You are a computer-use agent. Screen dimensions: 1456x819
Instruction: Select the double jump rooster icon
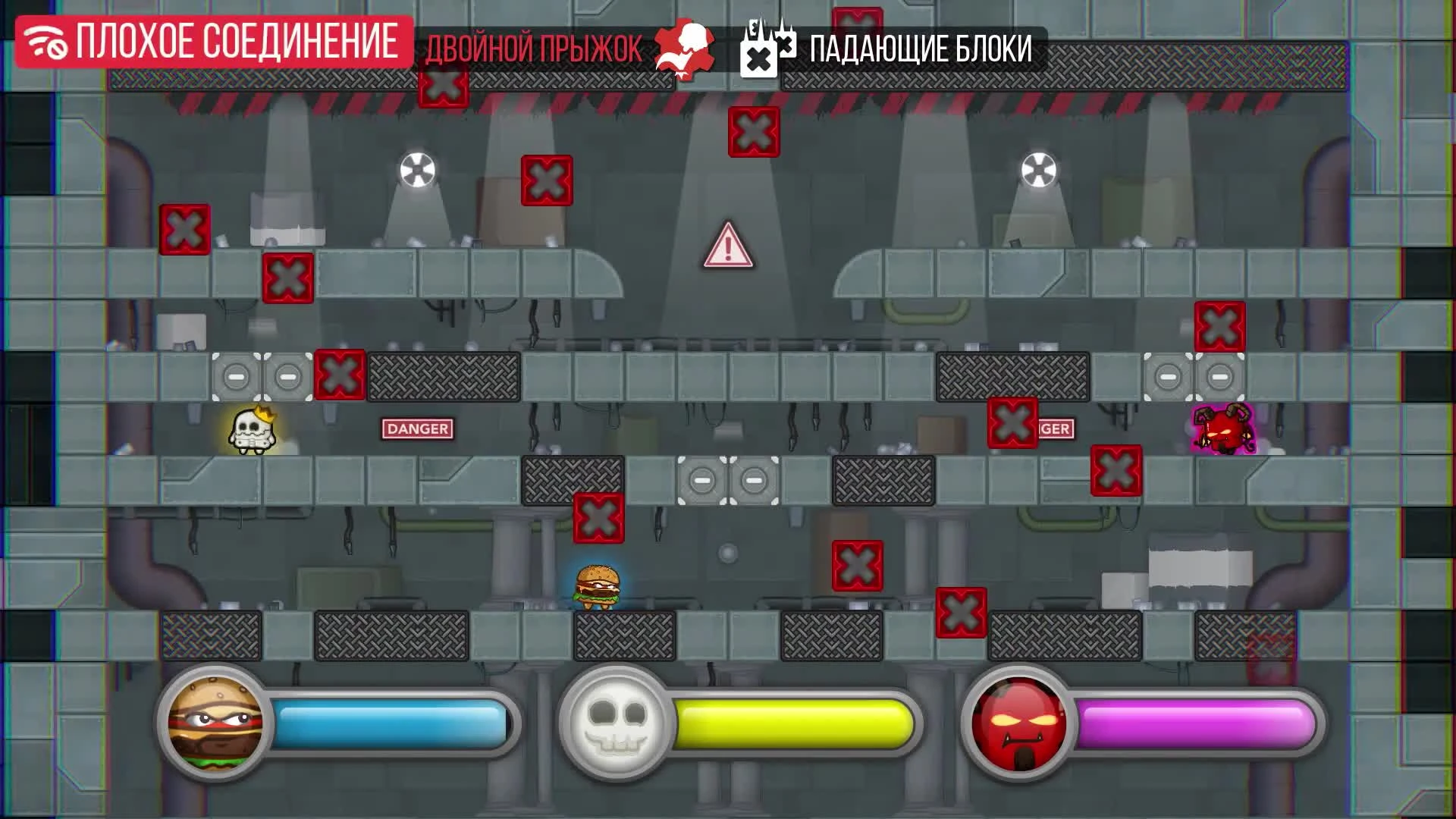coord(681,48)
